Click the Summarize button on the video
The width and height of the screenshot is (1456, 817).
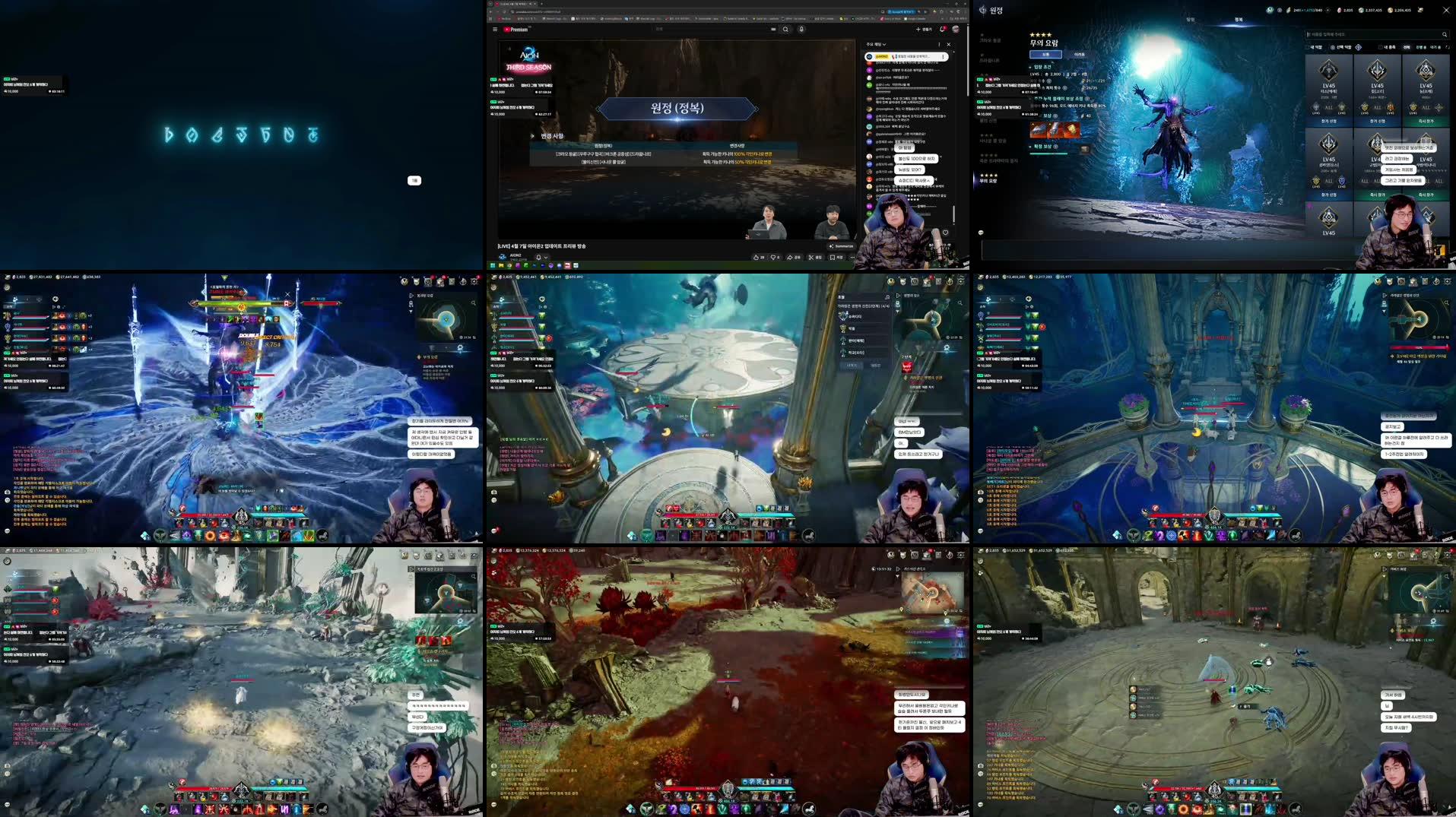pyautogui.click(x=841, y=245)
